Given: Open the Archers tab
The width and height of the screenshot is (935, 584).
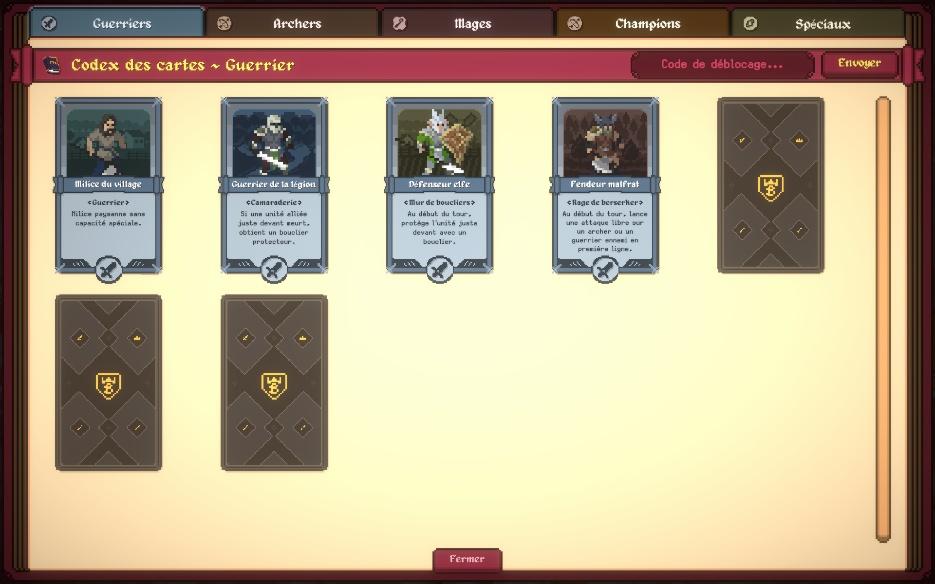Looking at the screenshot, I should pos(293,23).
